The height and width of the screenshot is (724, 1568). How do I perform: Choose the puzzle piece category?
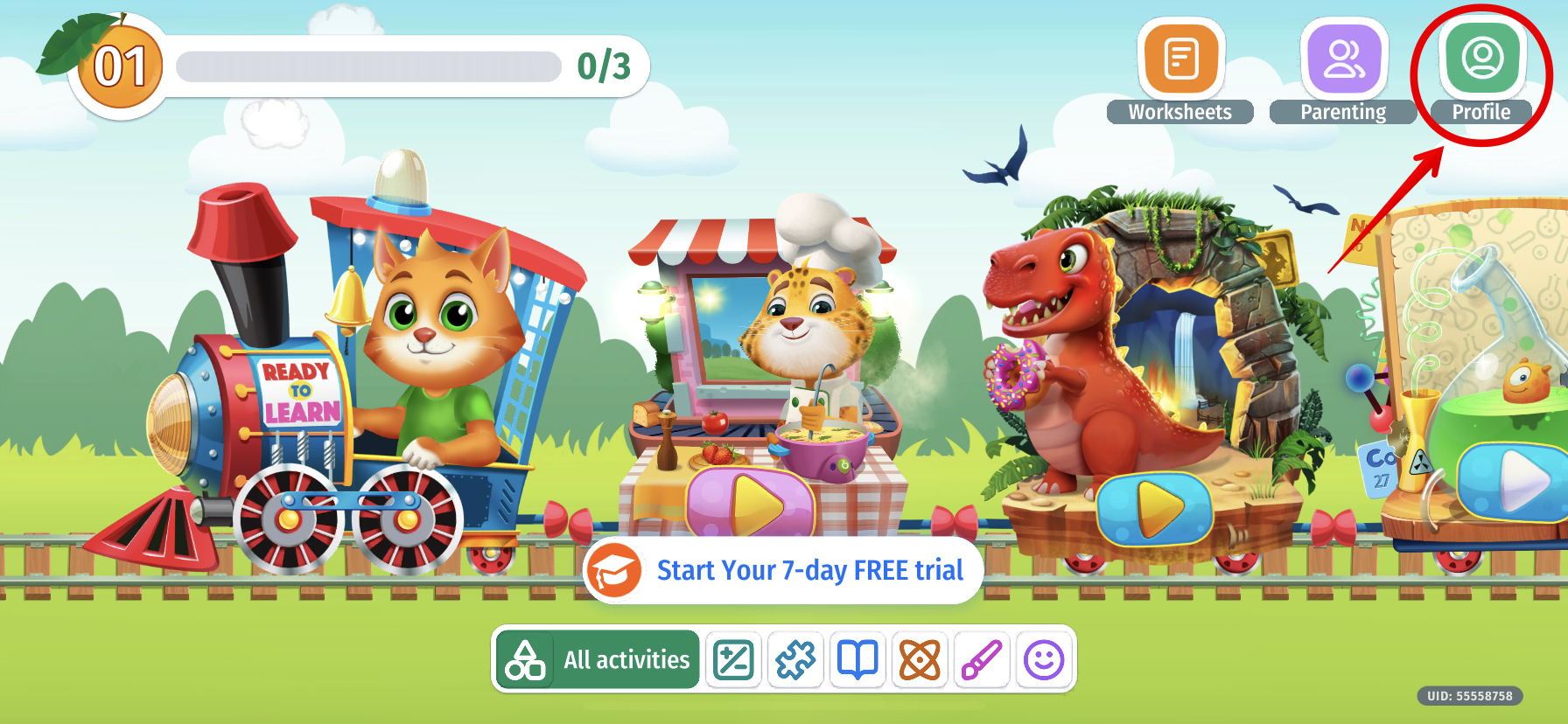(x=795, y=659)
